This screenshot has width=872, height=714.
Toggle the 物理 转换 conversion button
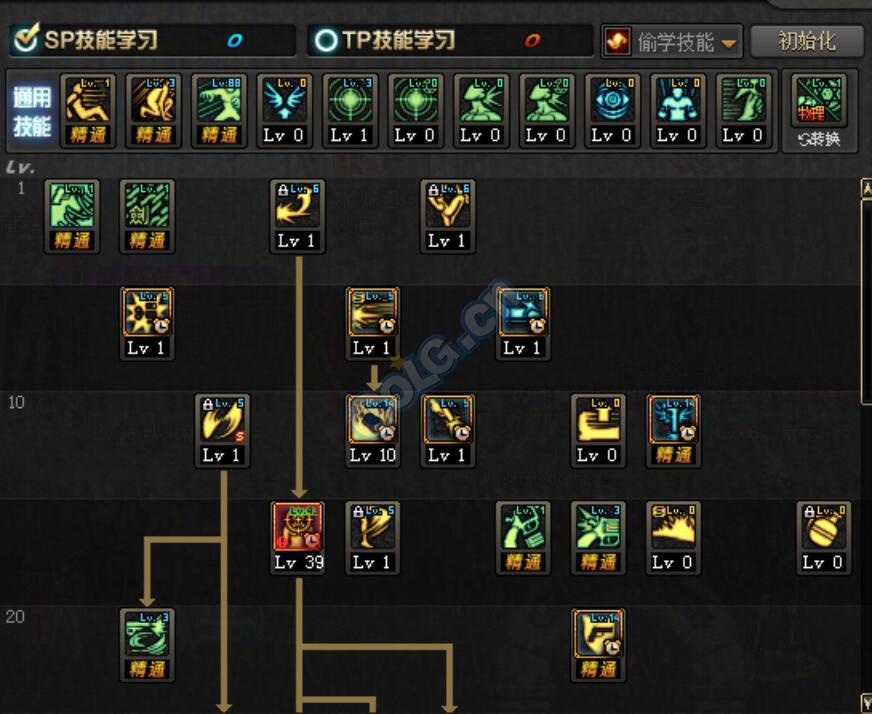point(818,110)
